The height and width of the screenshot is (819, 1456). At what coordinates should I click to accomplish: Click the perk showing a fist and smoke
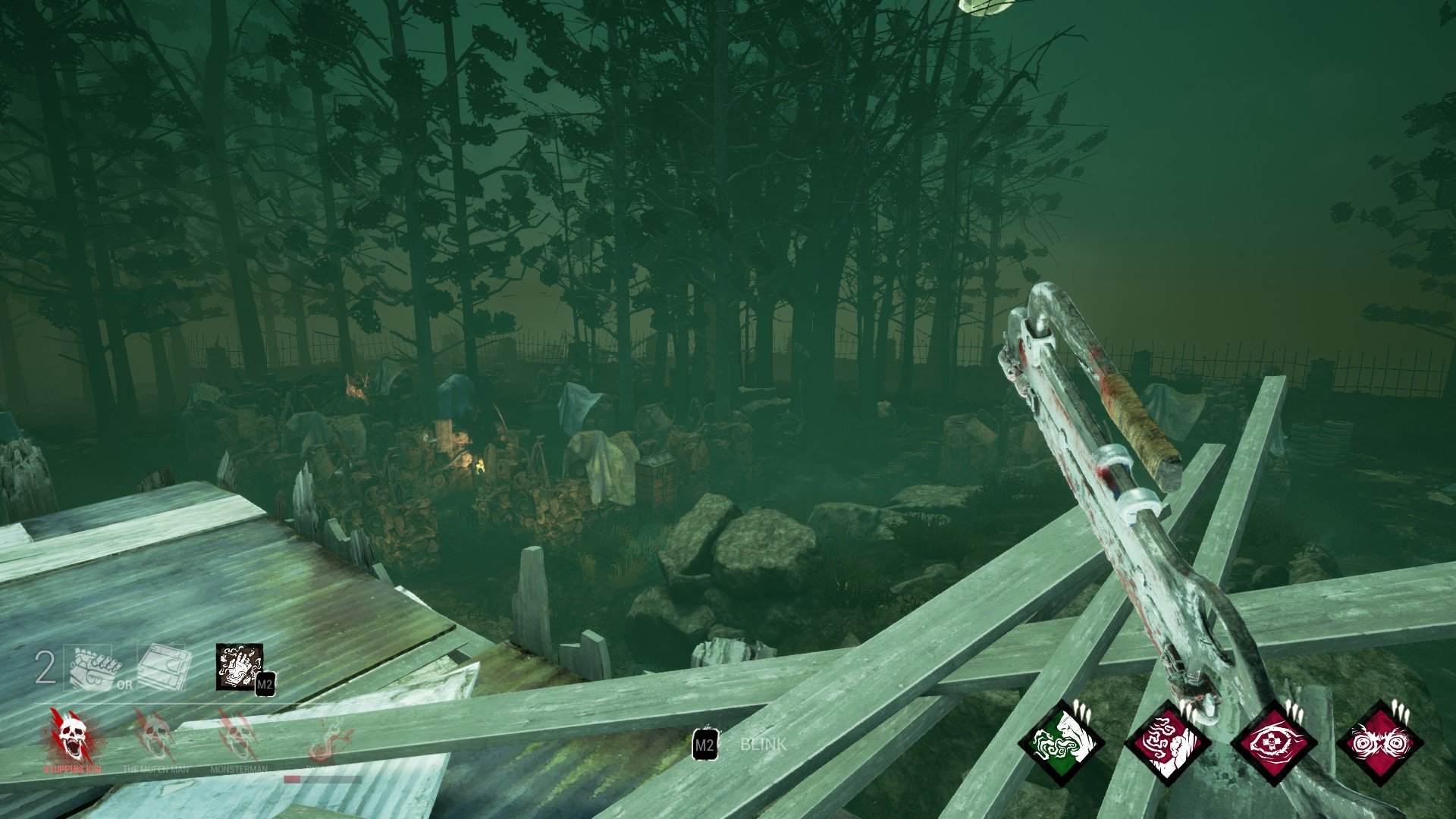(x=1166, y=742)
